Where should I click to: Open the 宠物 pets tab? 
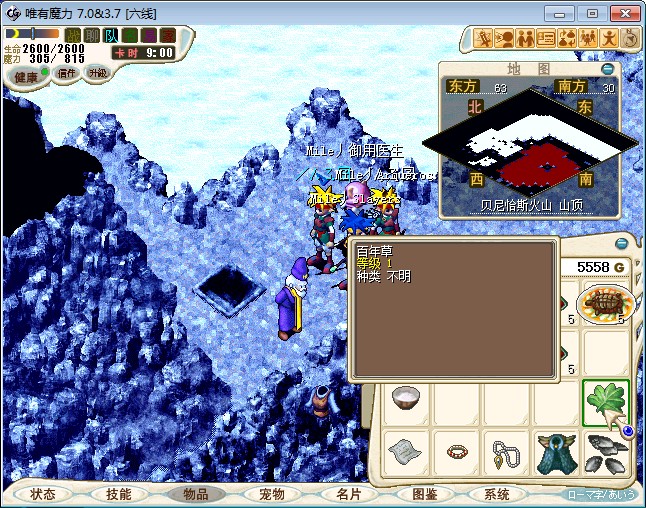[x=272, y=494]
